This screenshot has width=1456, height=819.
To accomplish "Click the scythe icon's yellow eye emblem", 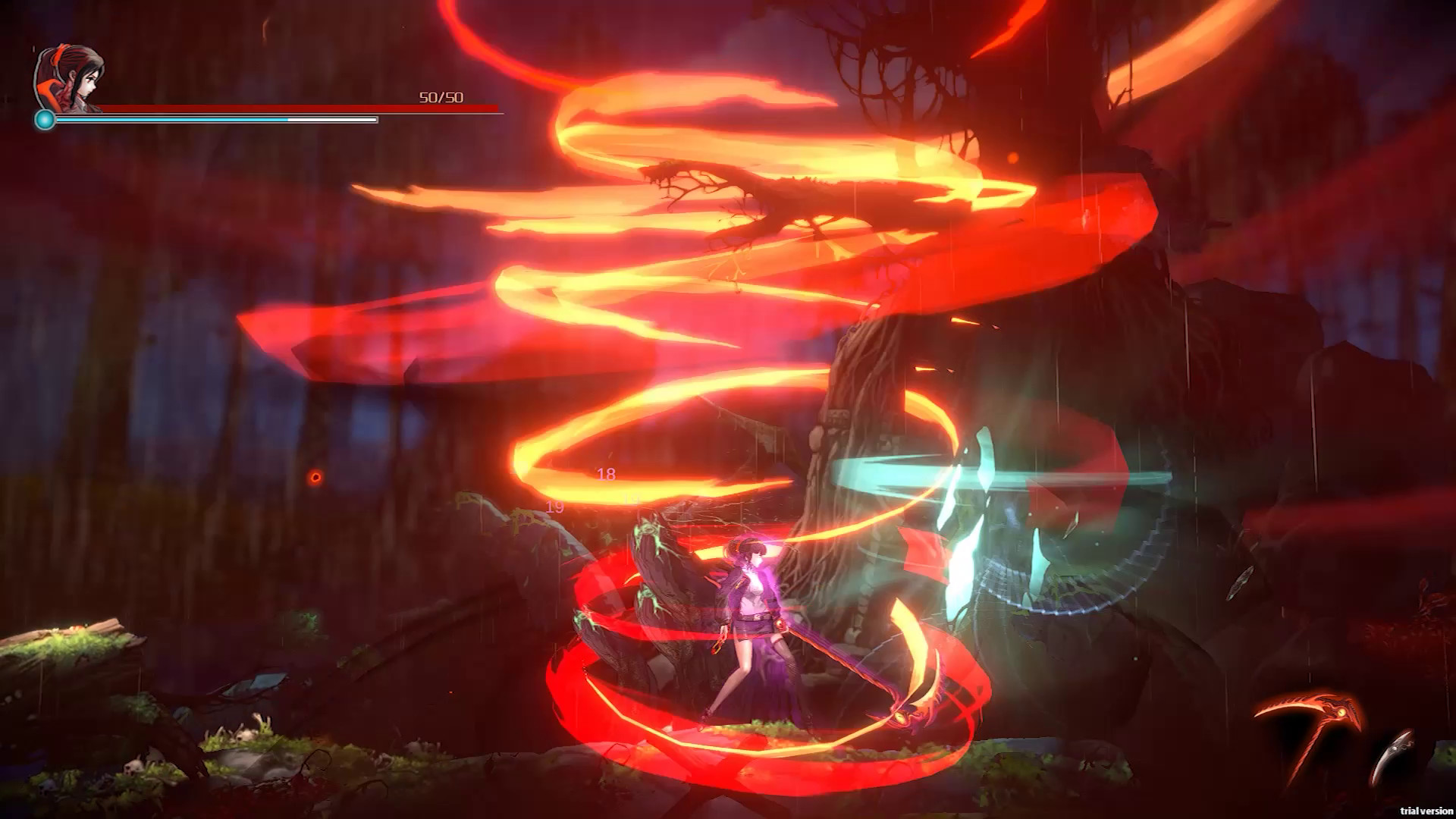I will coord(1341,712).
